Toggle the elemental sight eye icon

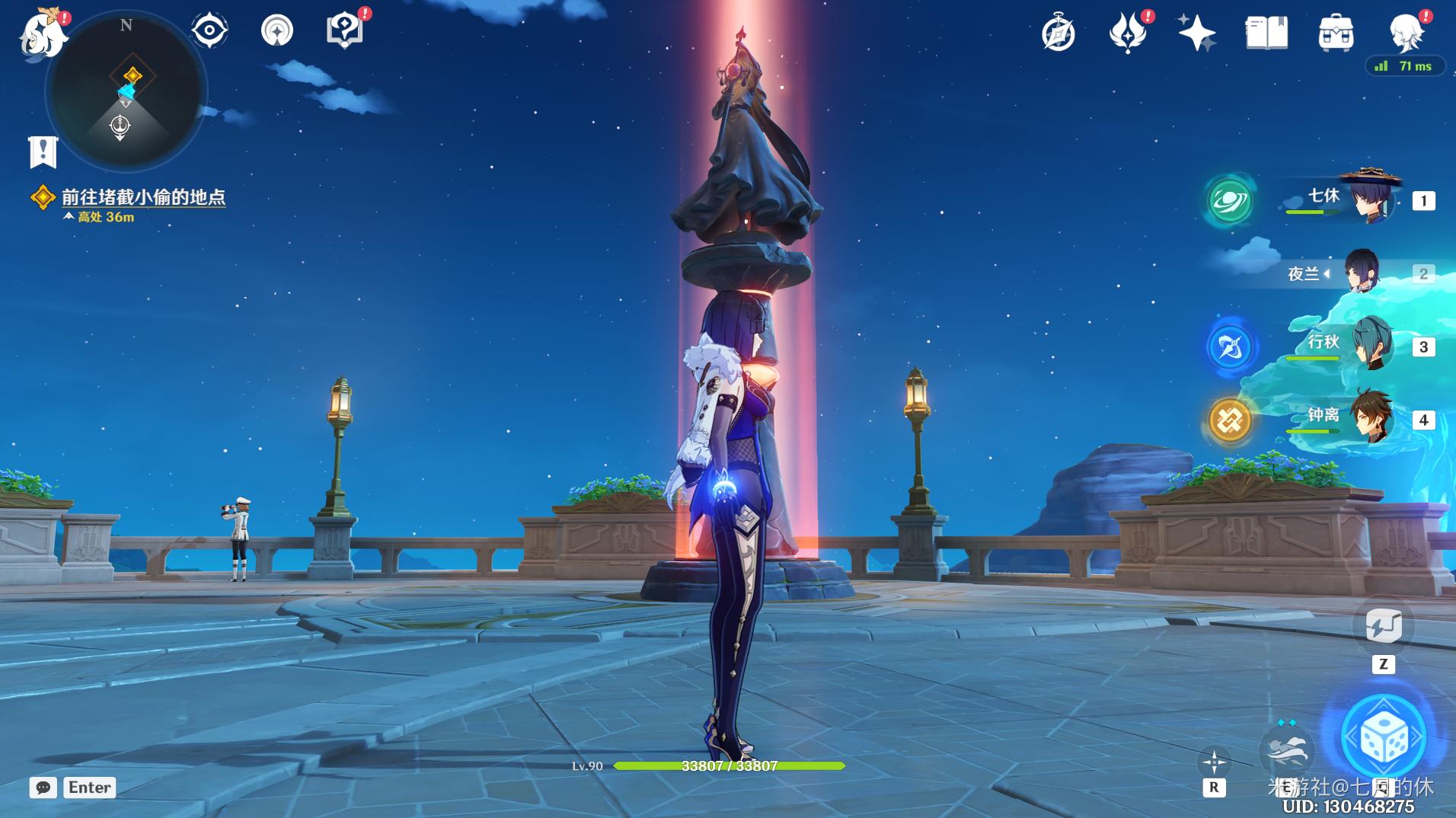(x=209, y=30)
